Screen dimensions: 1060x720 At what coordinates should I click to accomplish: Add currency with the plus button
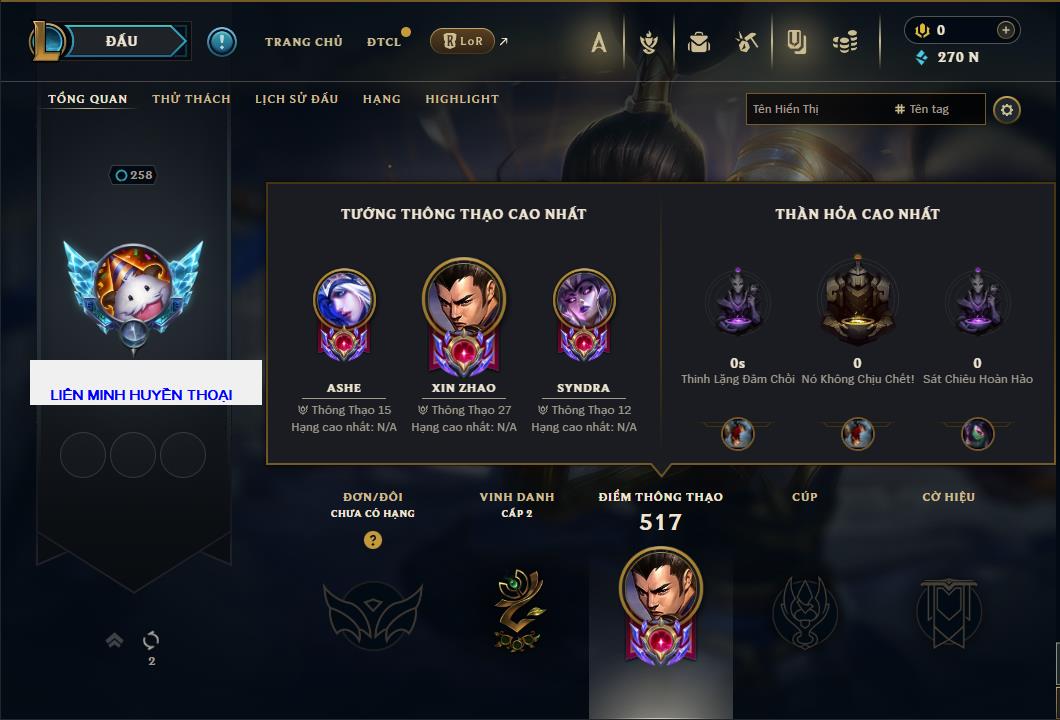[x=1005, y=30]
